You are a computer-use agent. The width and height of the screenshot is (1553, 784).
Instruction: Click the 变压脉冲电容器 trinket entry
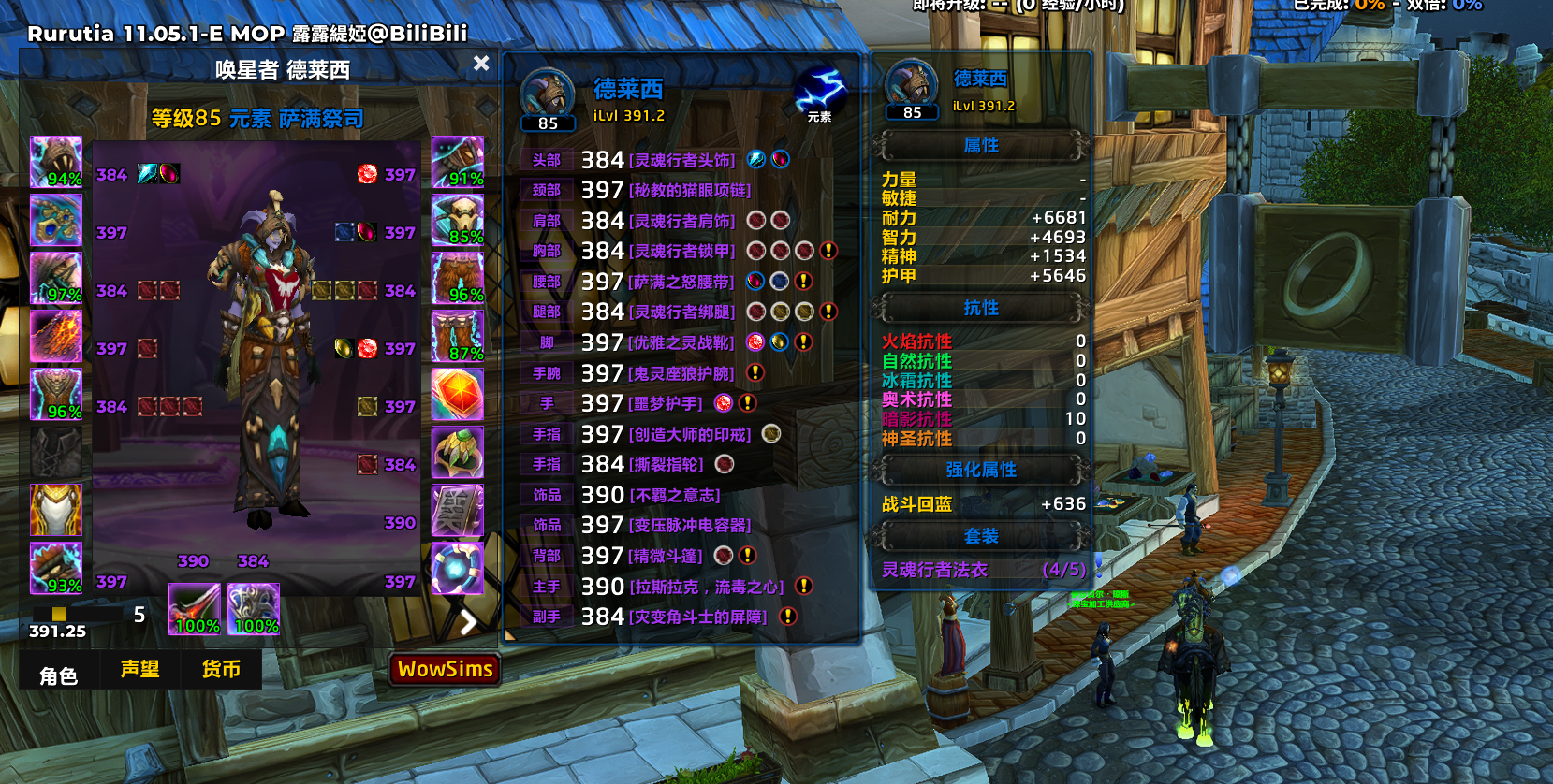pyautogui.click(x=690, y=525)
